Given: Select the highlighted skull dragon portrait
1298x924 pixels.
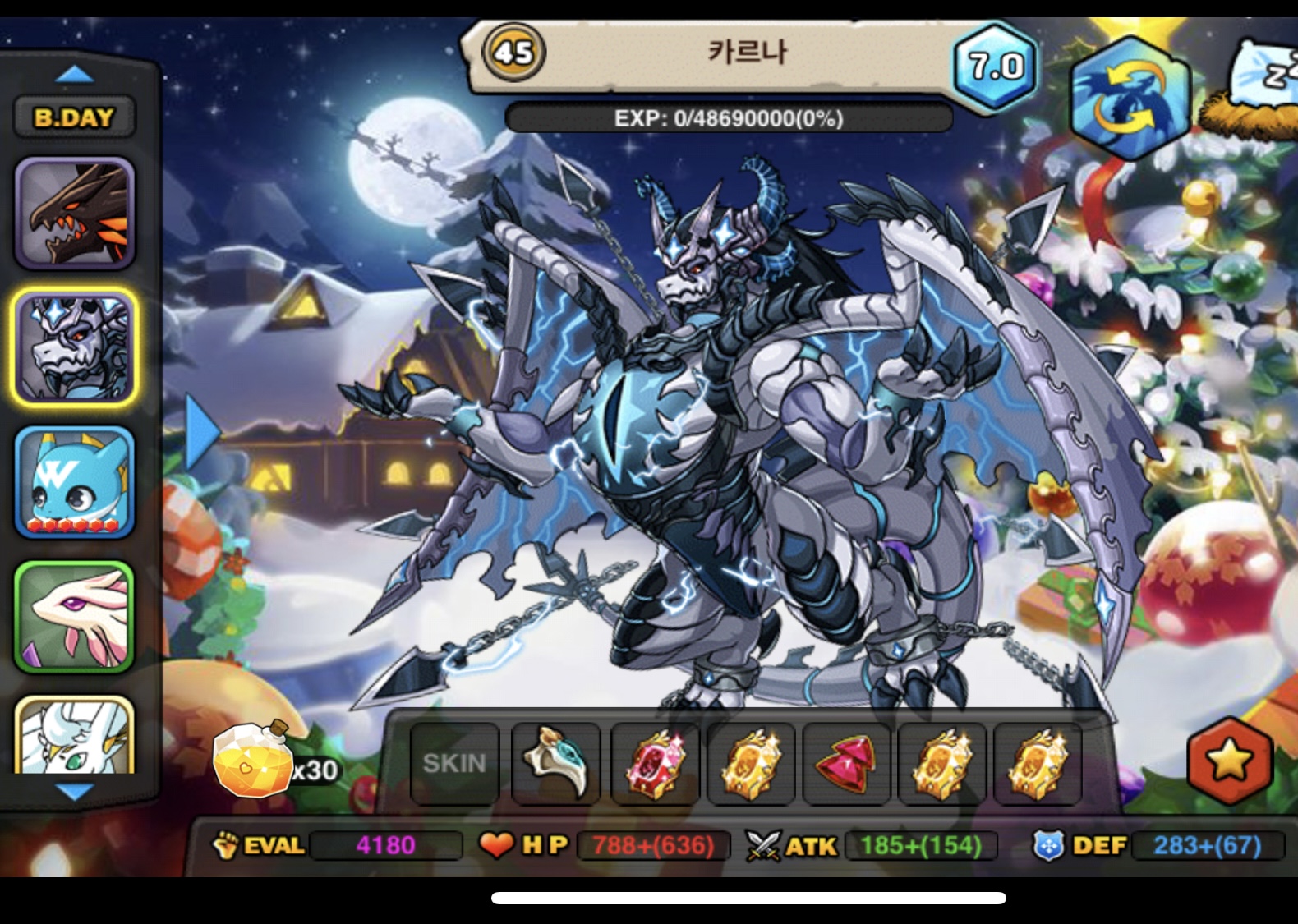Looking at the screenshot, I should pos(75,347).
